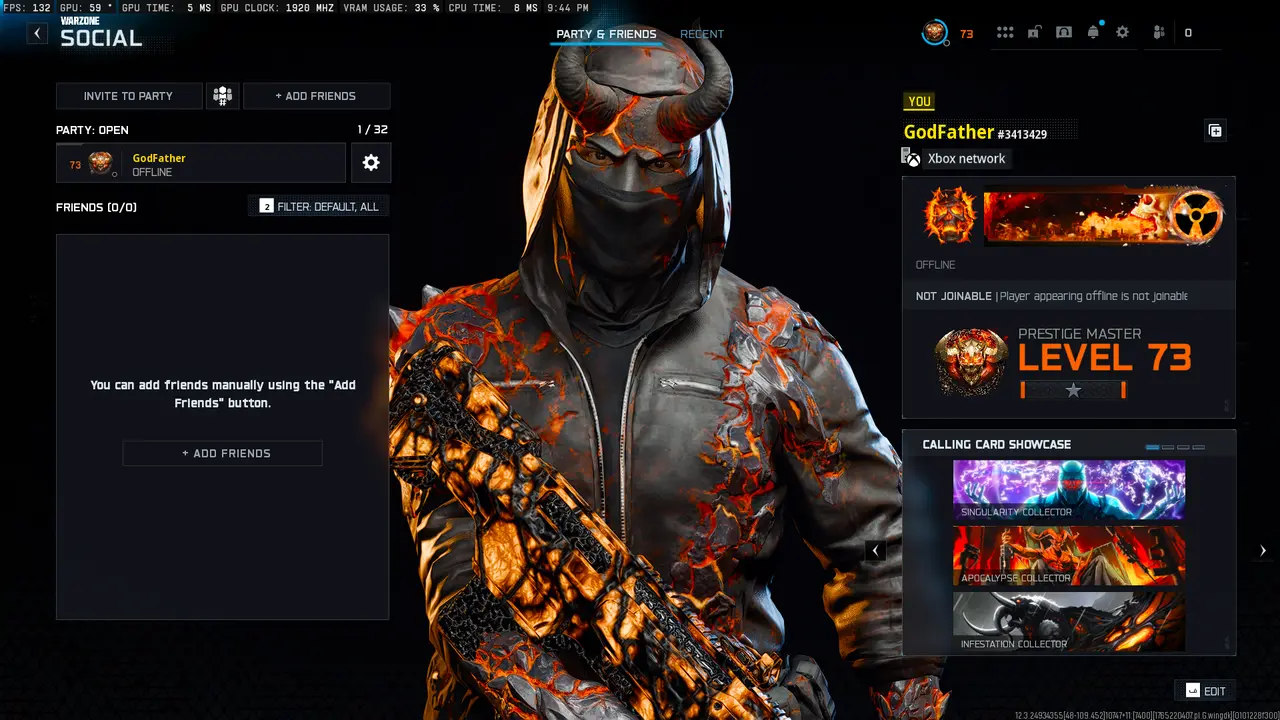Open the Filter: Default, All selector
The width and height of the screenshot is (1280, 720).
coord(318,206)
